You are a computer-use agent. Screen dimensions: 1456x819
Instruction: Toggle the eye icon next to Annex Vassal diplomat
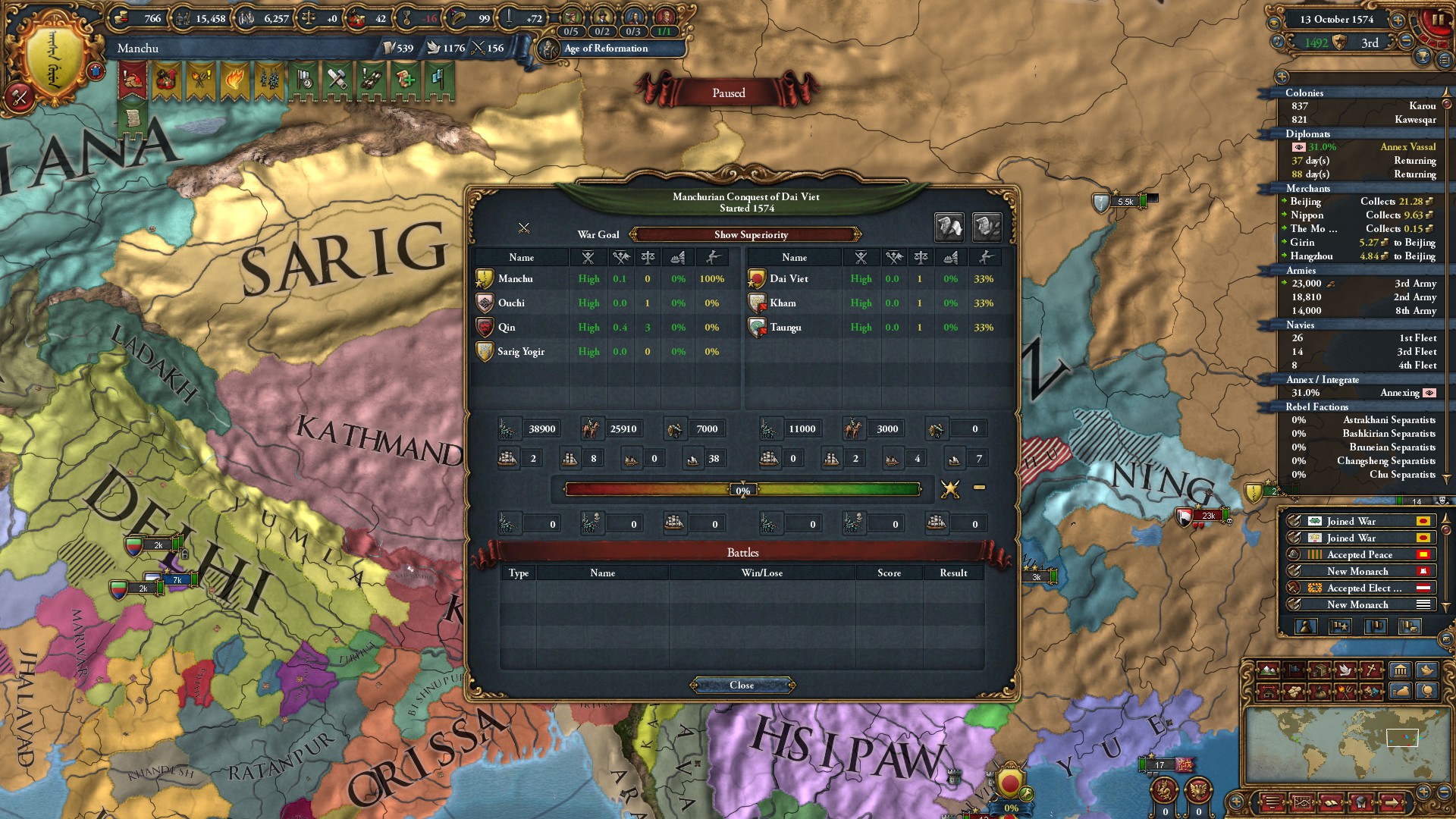click(1298, 147)
